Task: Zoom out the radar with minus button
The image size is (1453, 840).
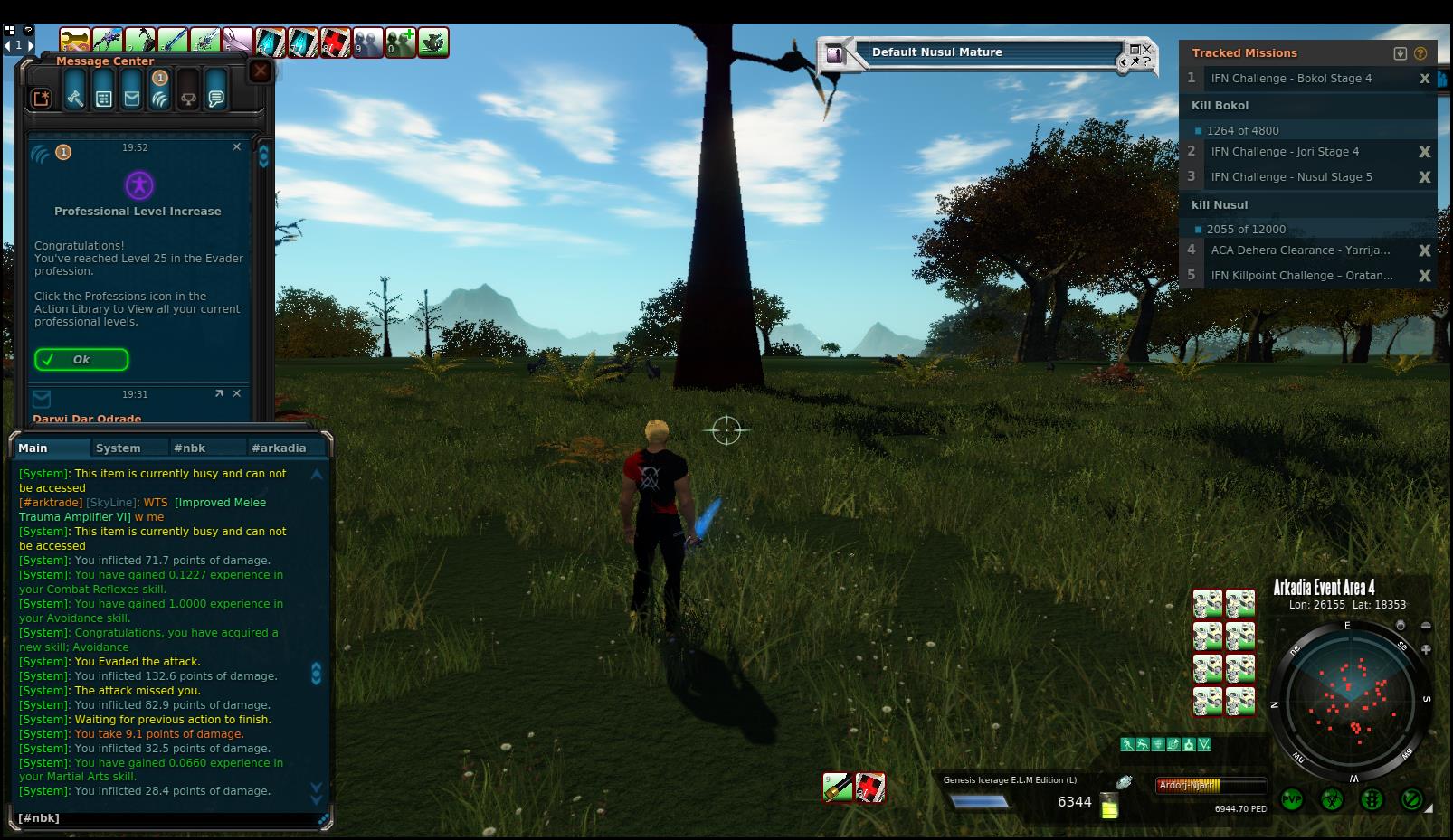Action: (x=1426, y=626)
